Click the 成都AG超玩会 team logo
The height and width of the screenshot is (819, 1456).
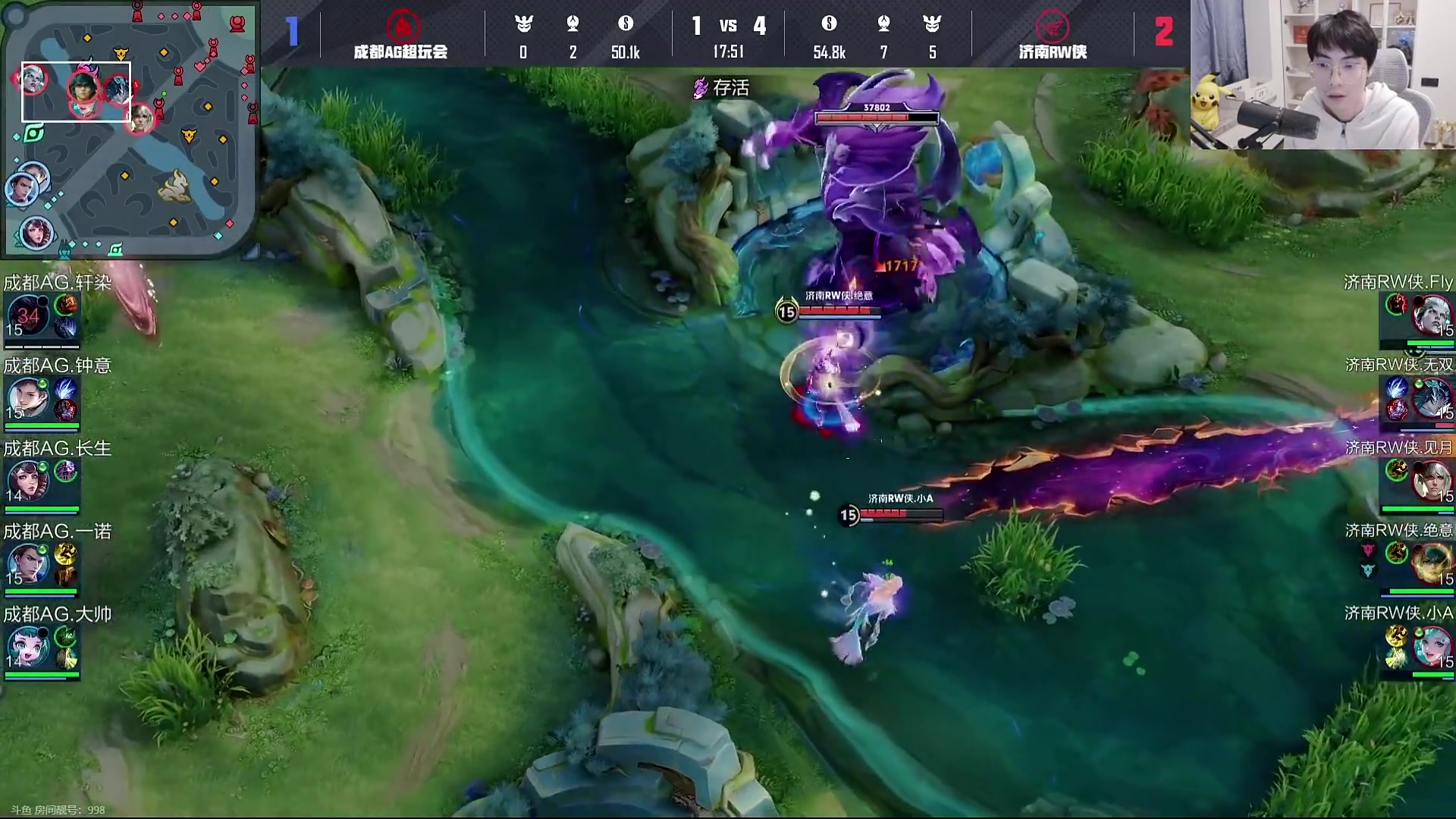point(403,26)
